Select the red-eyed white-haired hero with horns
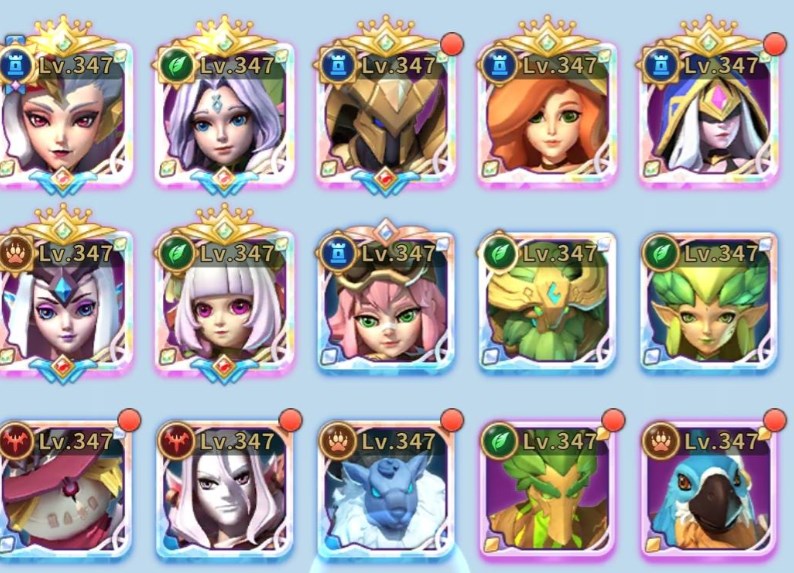The height and width of the screenshot is (573, 794). coord(65,120)
